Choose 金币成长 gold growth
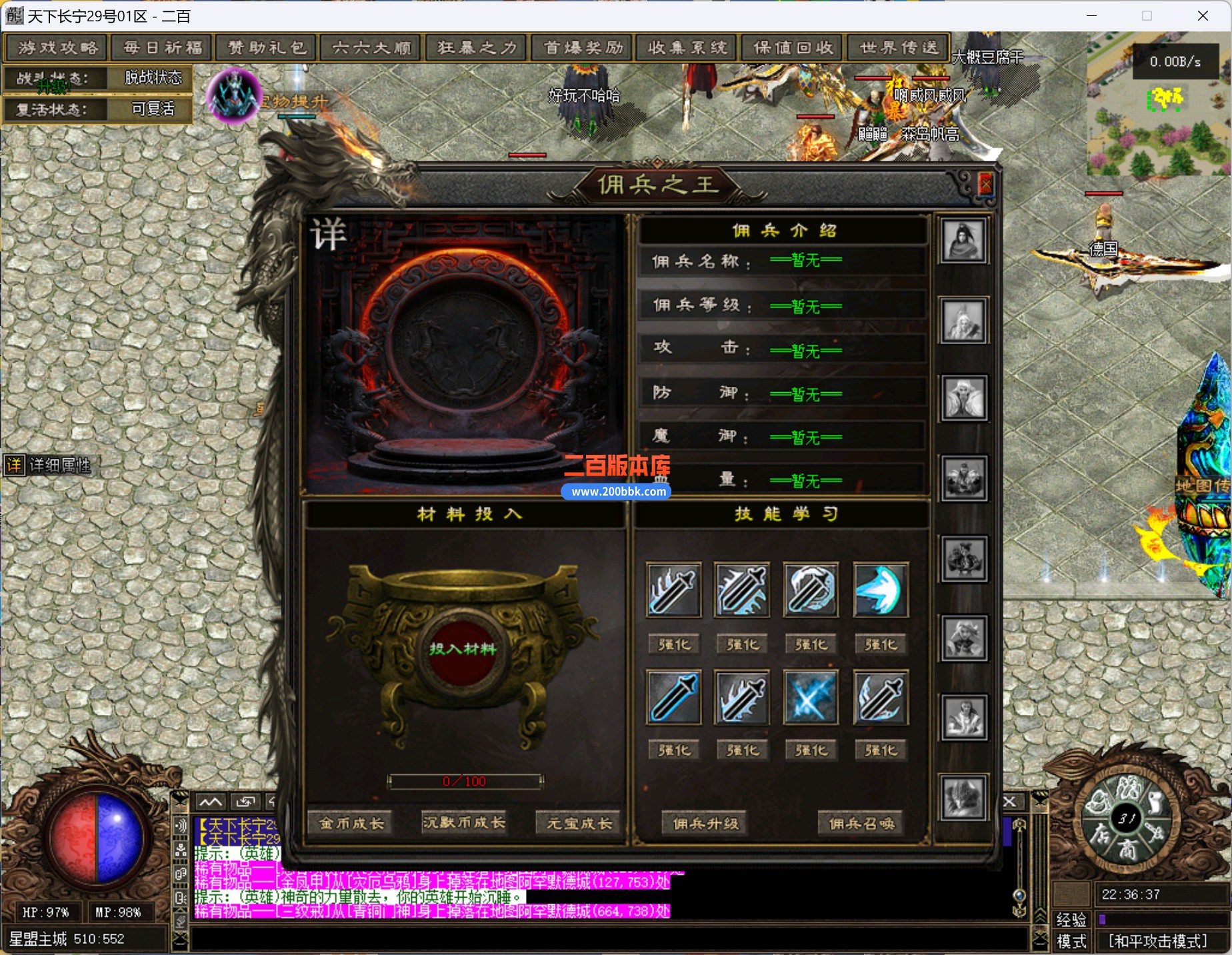 pos(351,824)
